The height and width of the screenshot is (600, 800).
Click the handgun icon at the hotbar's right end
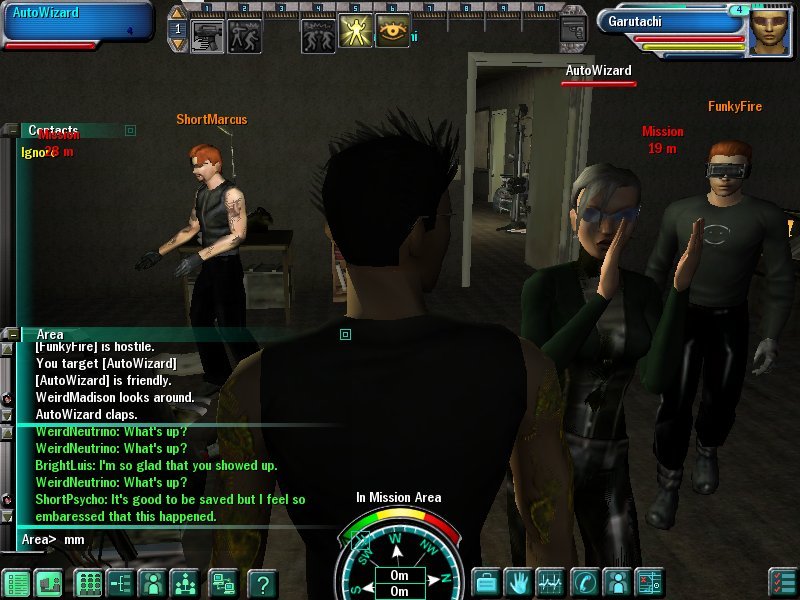pyautogui.click(x=573, y=29)
